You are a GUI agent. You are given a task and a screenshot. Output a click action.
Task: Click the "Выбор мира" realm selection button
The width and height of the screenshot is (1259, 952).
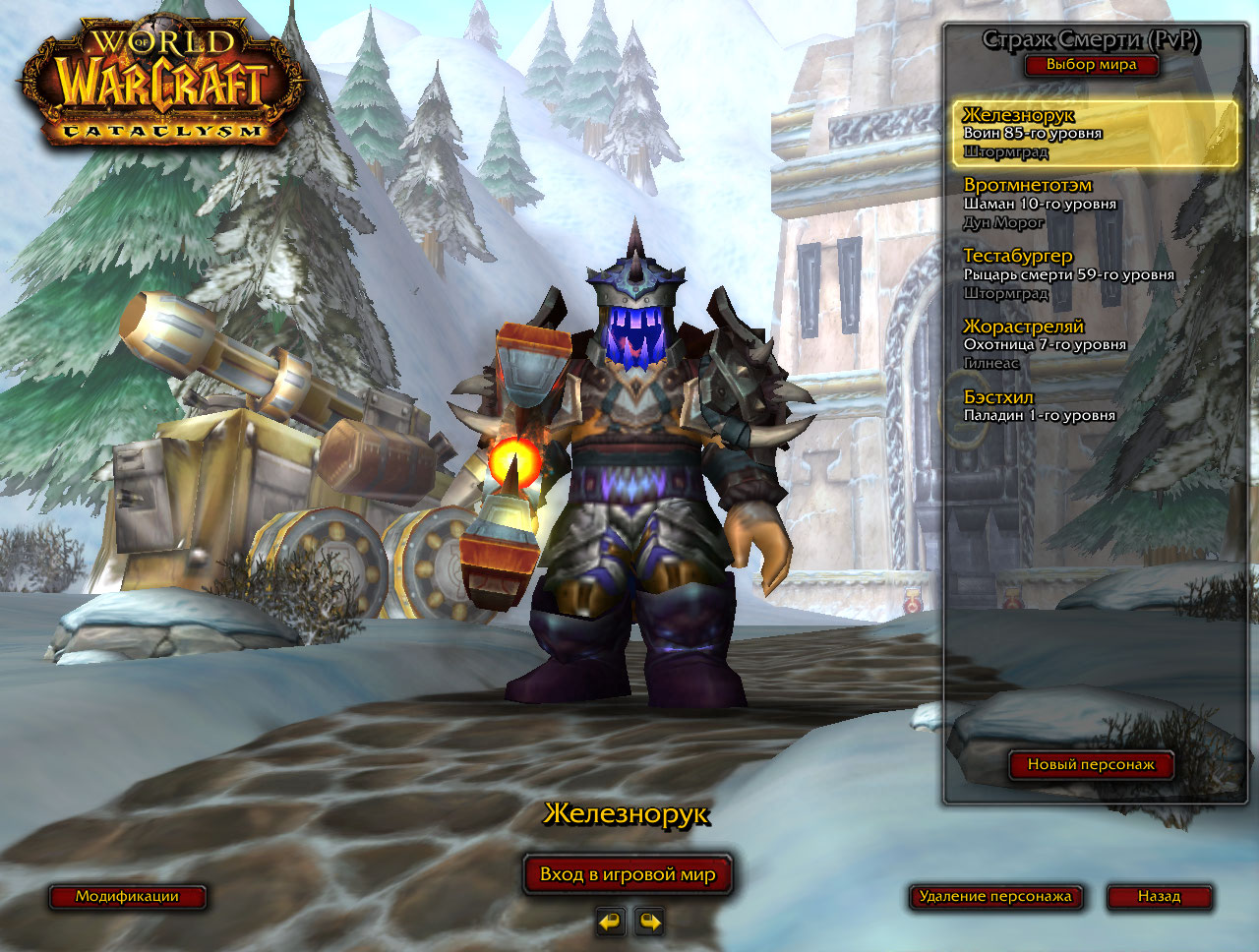pos(1091,65)
